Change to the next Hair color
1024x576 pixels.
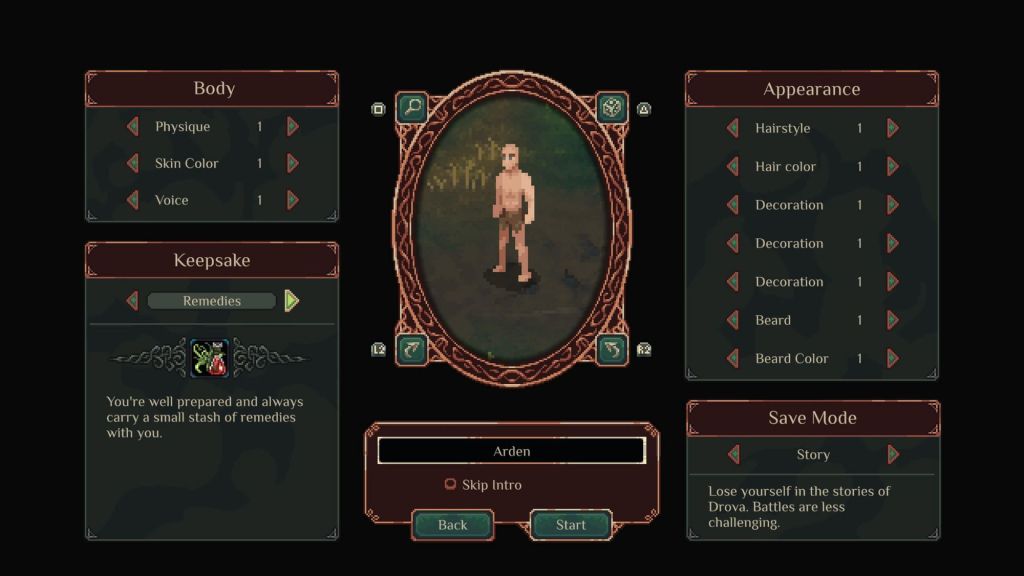[893, 167]
